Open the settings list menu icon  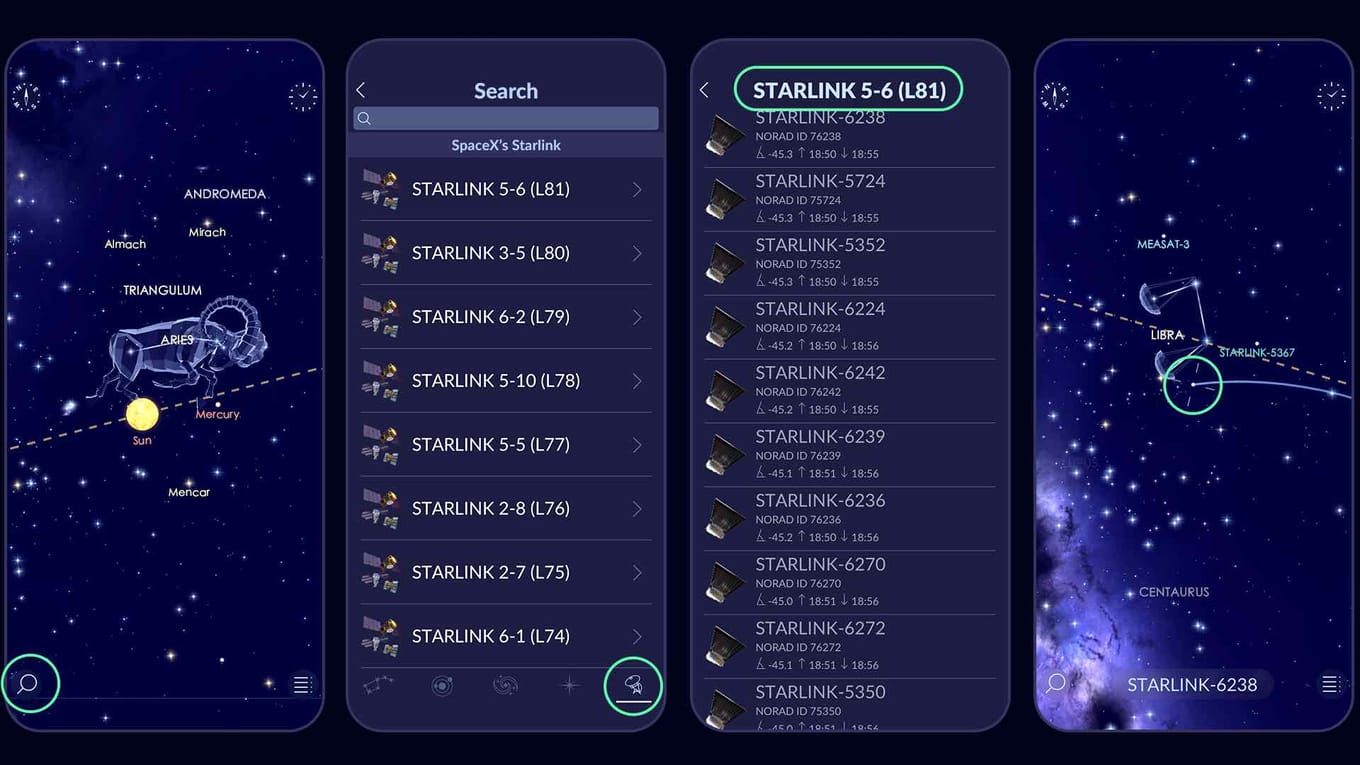[x=302, y=683]
